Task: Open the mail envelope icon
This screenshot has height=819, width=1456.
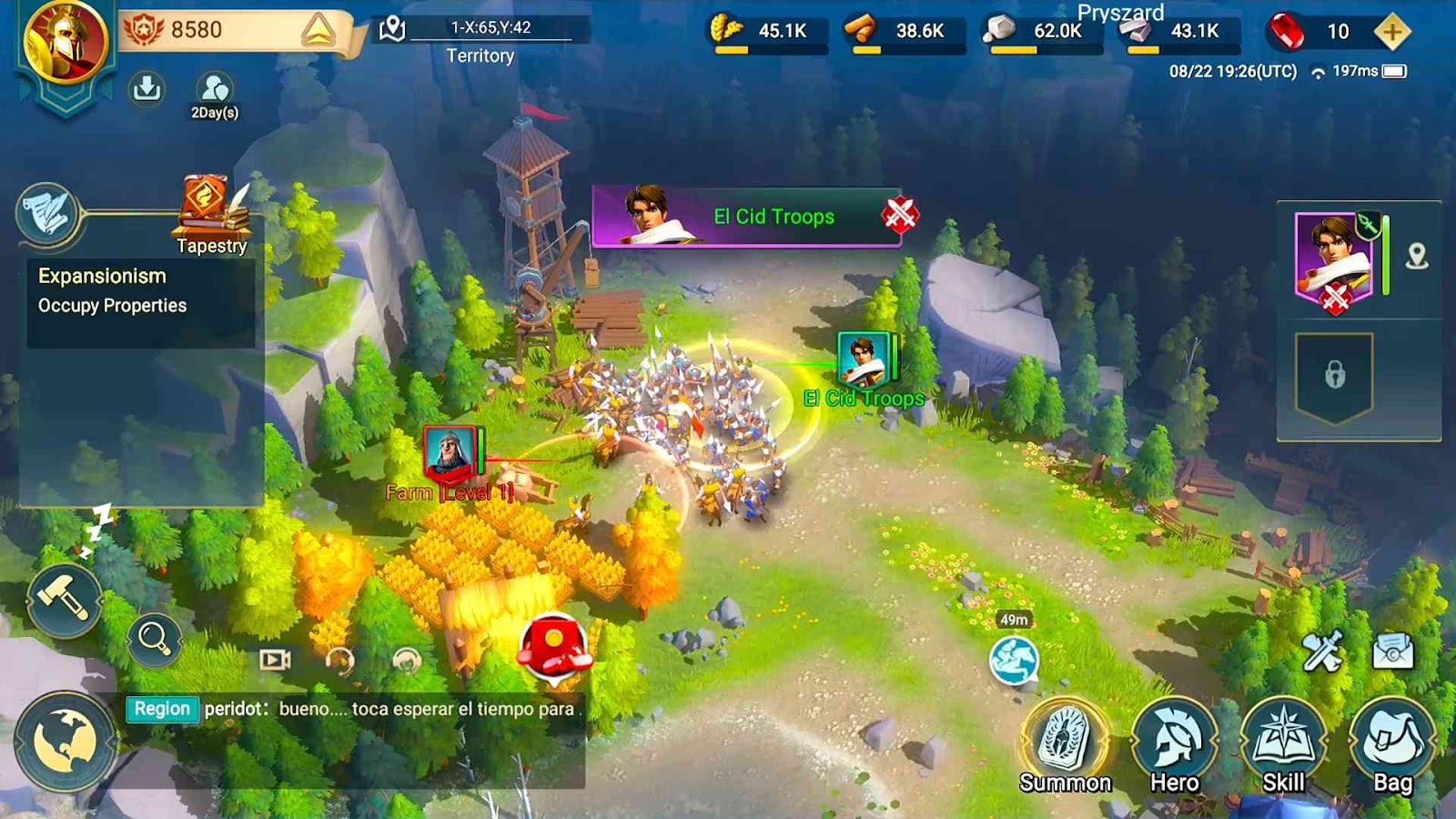Action: coord(1392,651)
